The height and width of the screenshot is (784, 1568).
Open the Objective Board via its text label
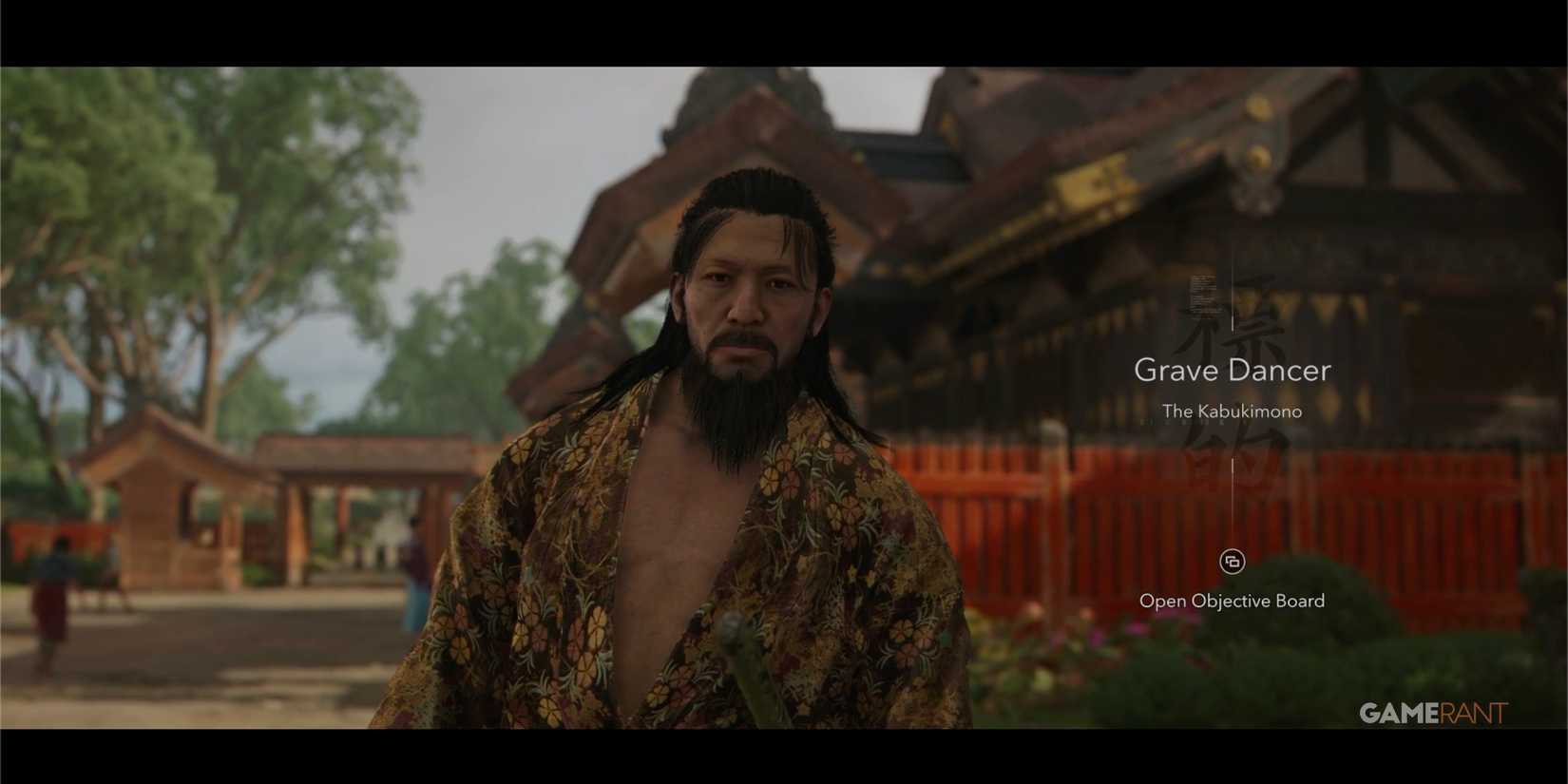pyautogui.click(x=1233, y=601)
